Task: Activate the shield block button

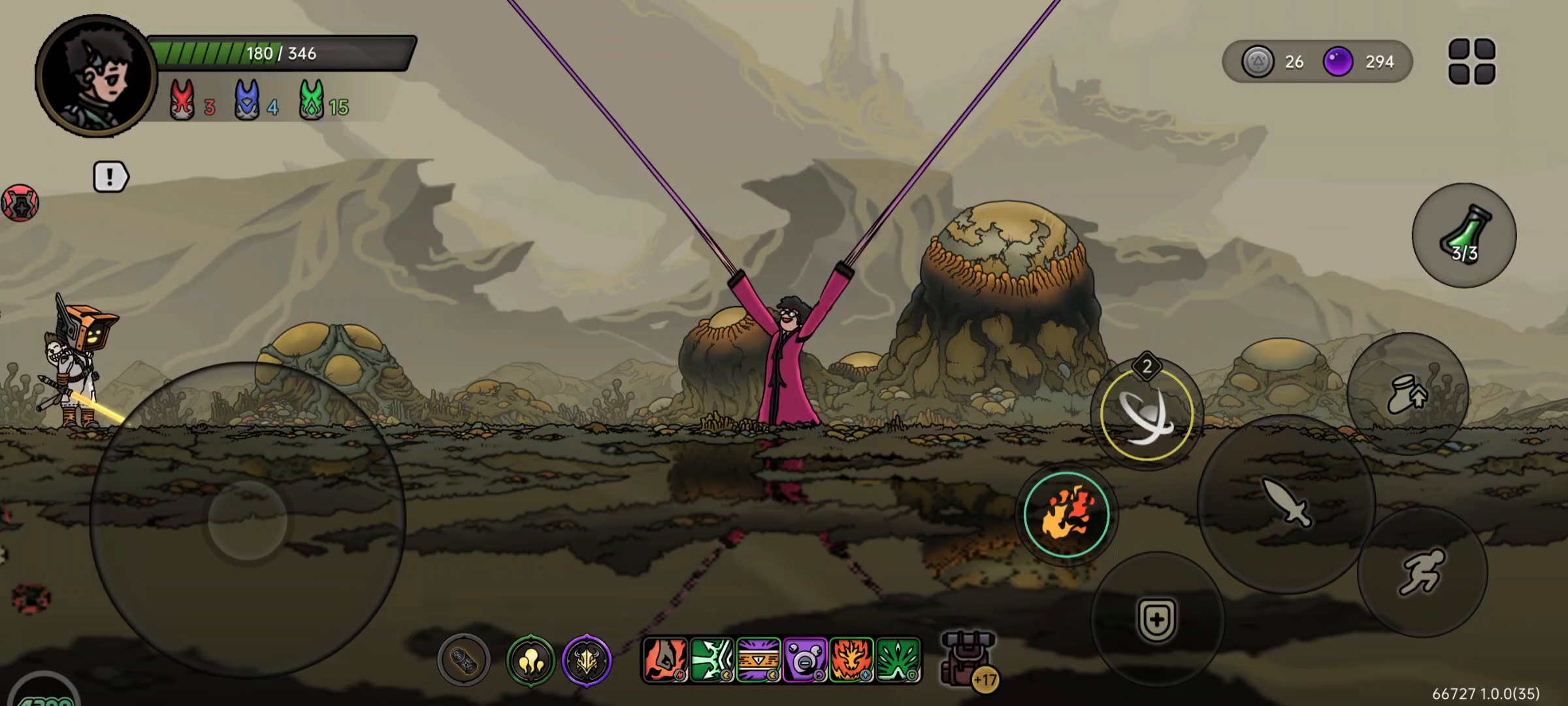Action: click(1156, 618)
